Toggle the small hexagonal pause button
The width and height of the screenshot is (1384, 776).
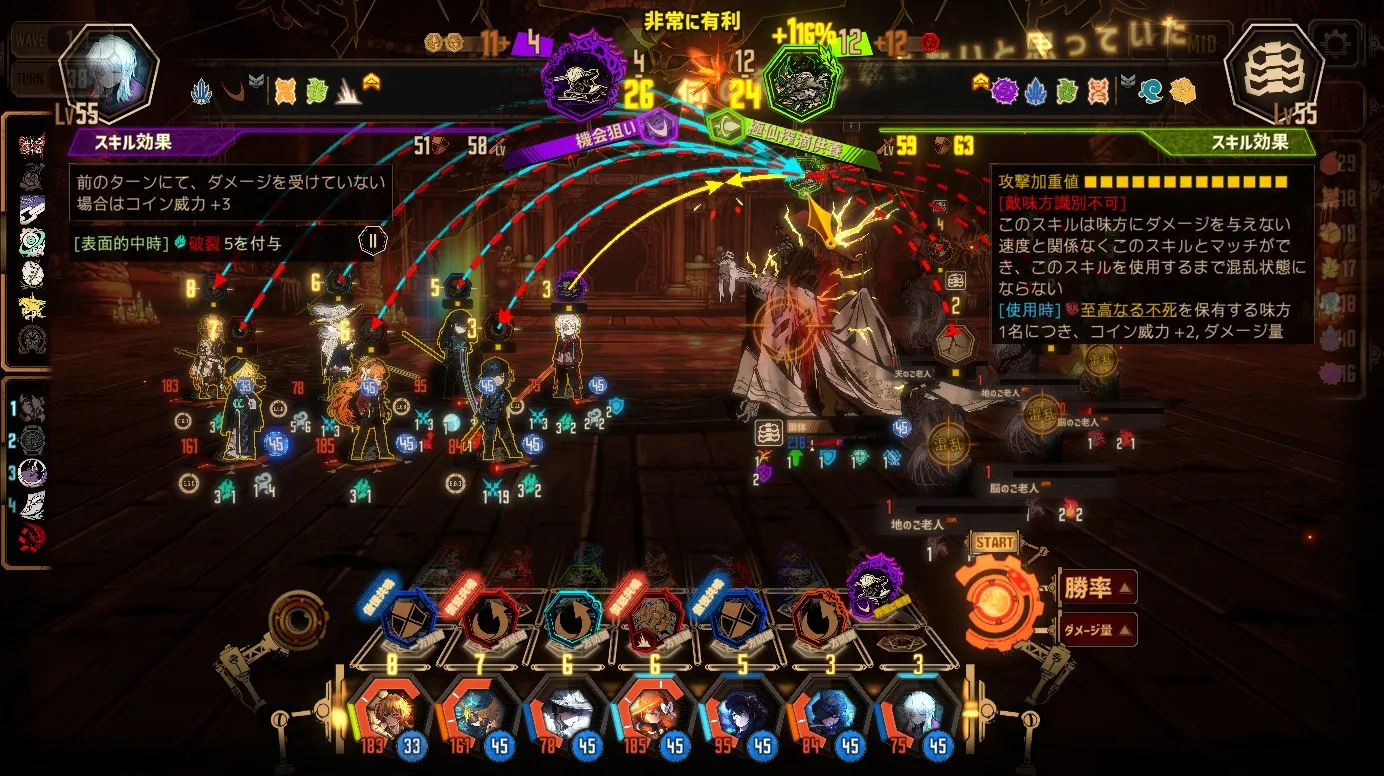pos(372,240)
